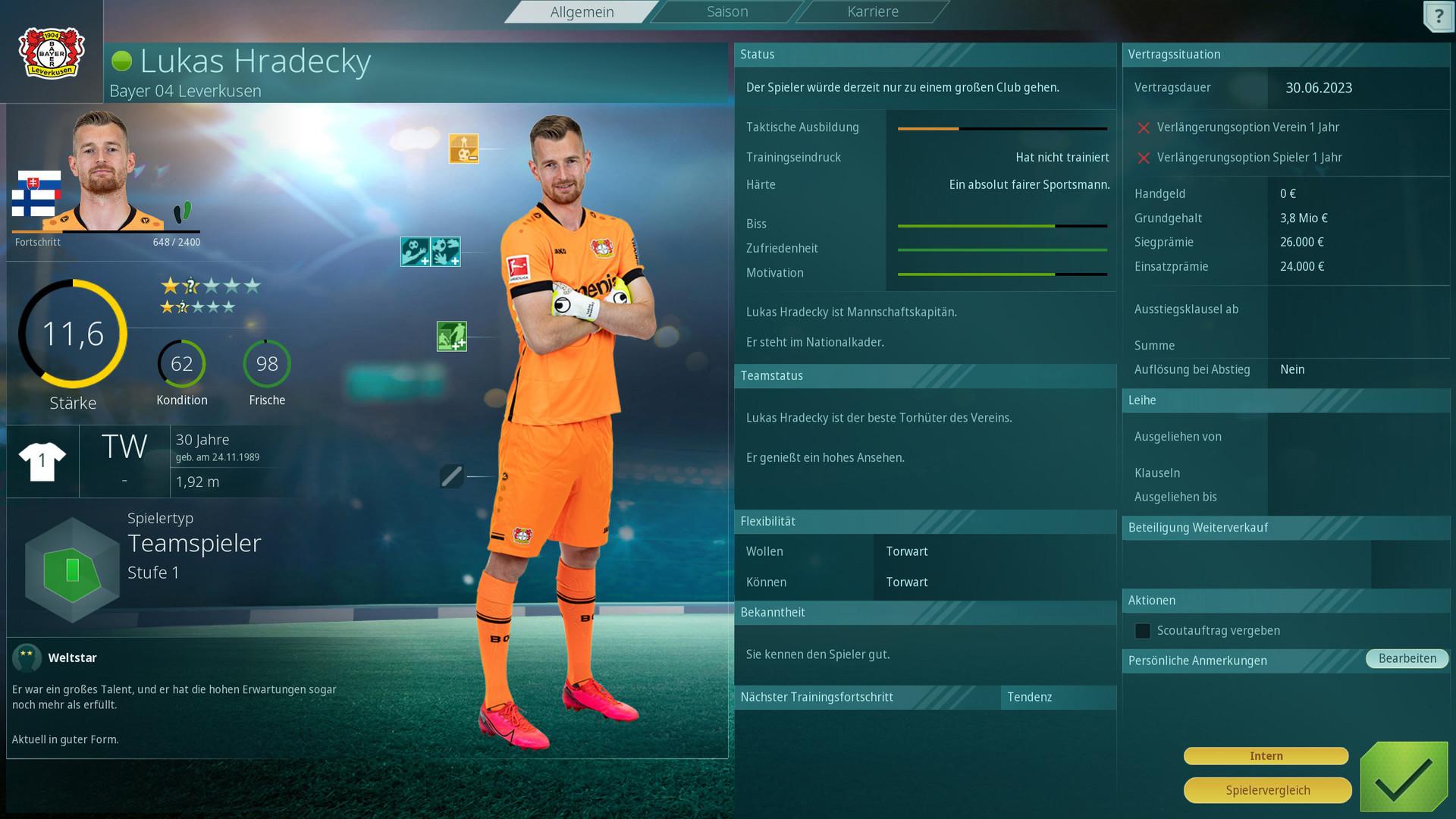Click the ball-catching skill icon with plus

(447, 251)
